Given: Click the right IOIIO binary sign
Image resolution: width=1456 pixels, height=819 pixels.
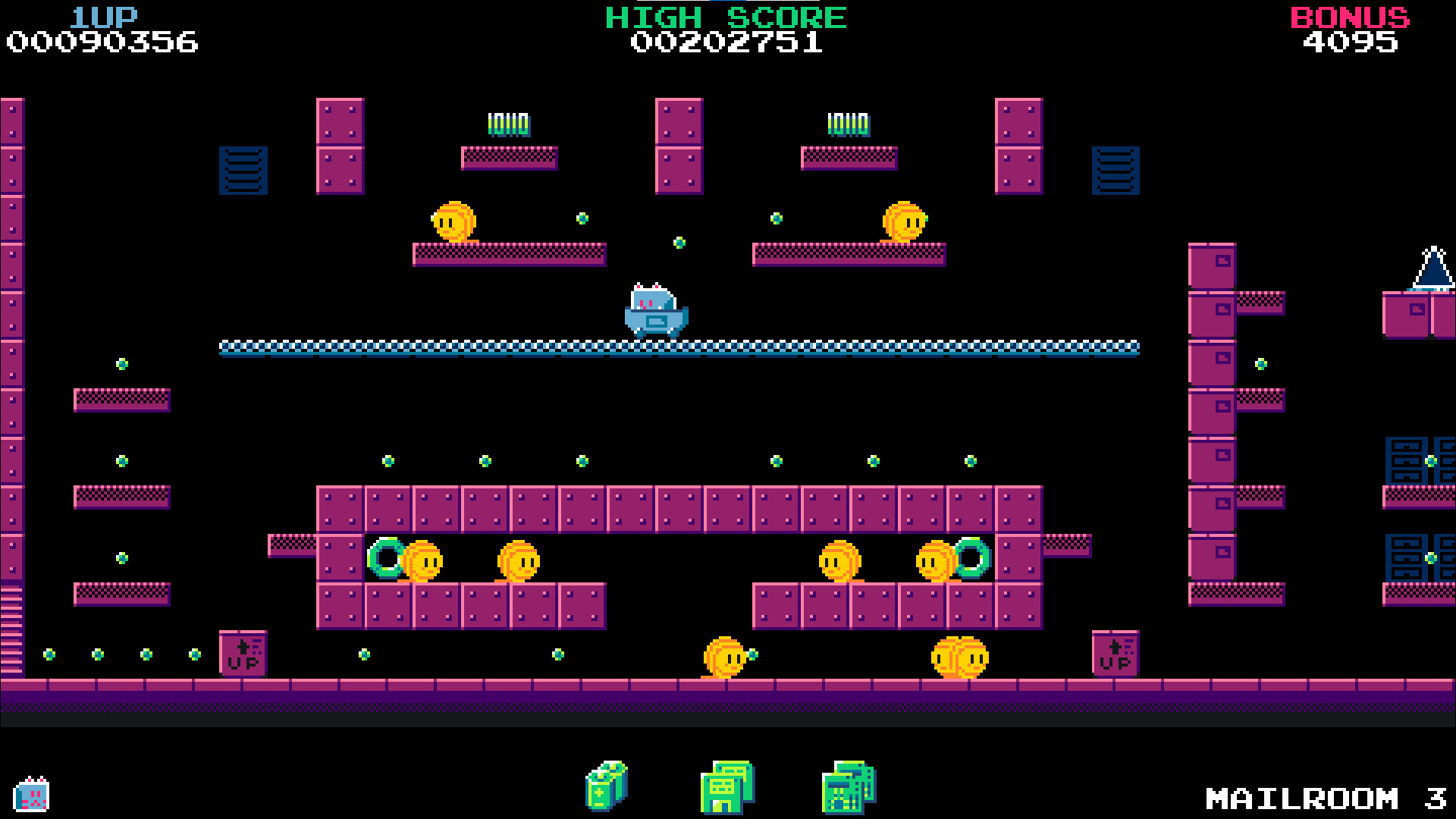Looking at the screenshot, I should coord(847,123).
